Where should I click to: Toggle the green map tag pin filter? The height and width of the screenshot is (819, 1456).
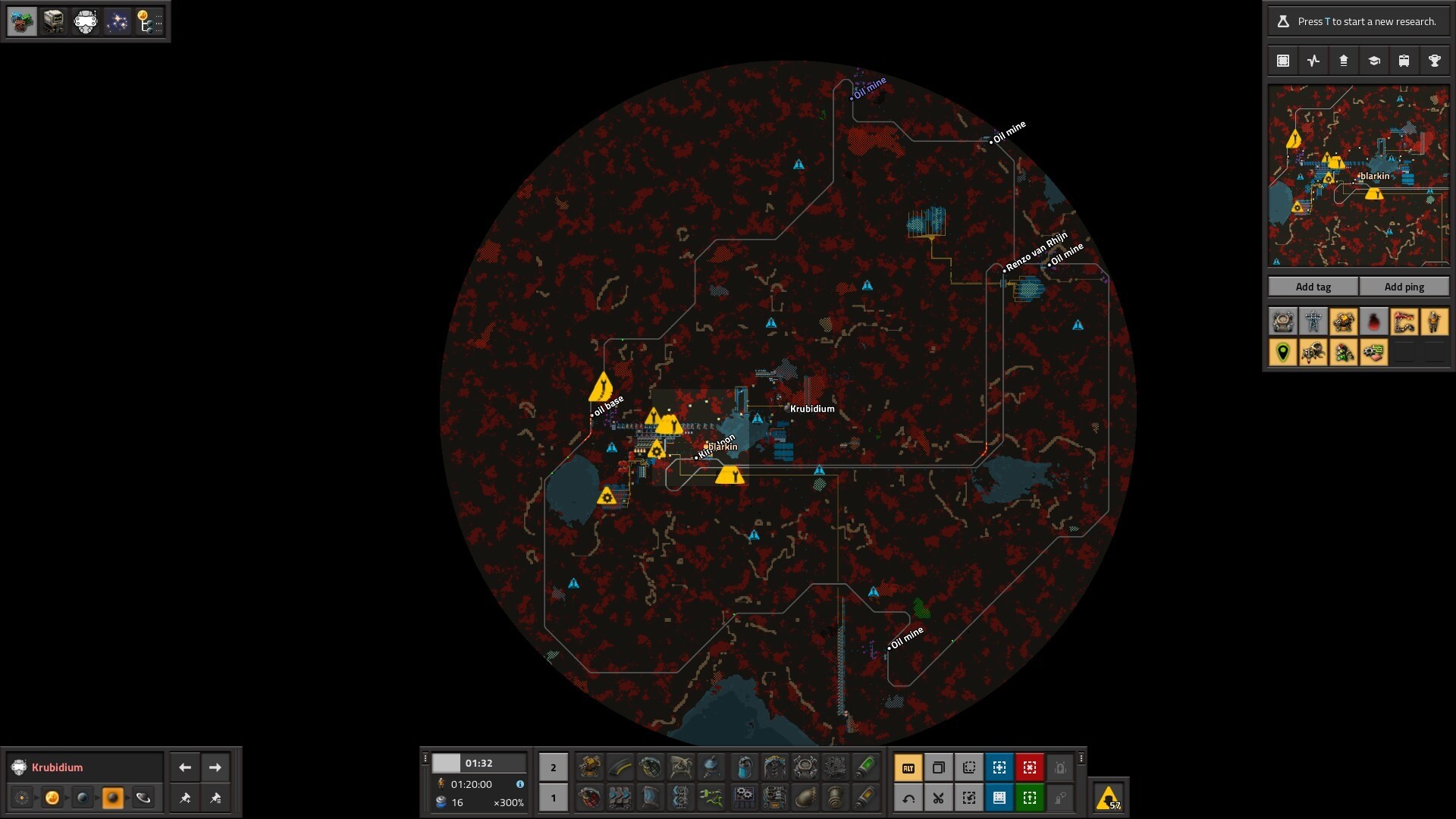pyautogui.click(x=1283, y=352)
